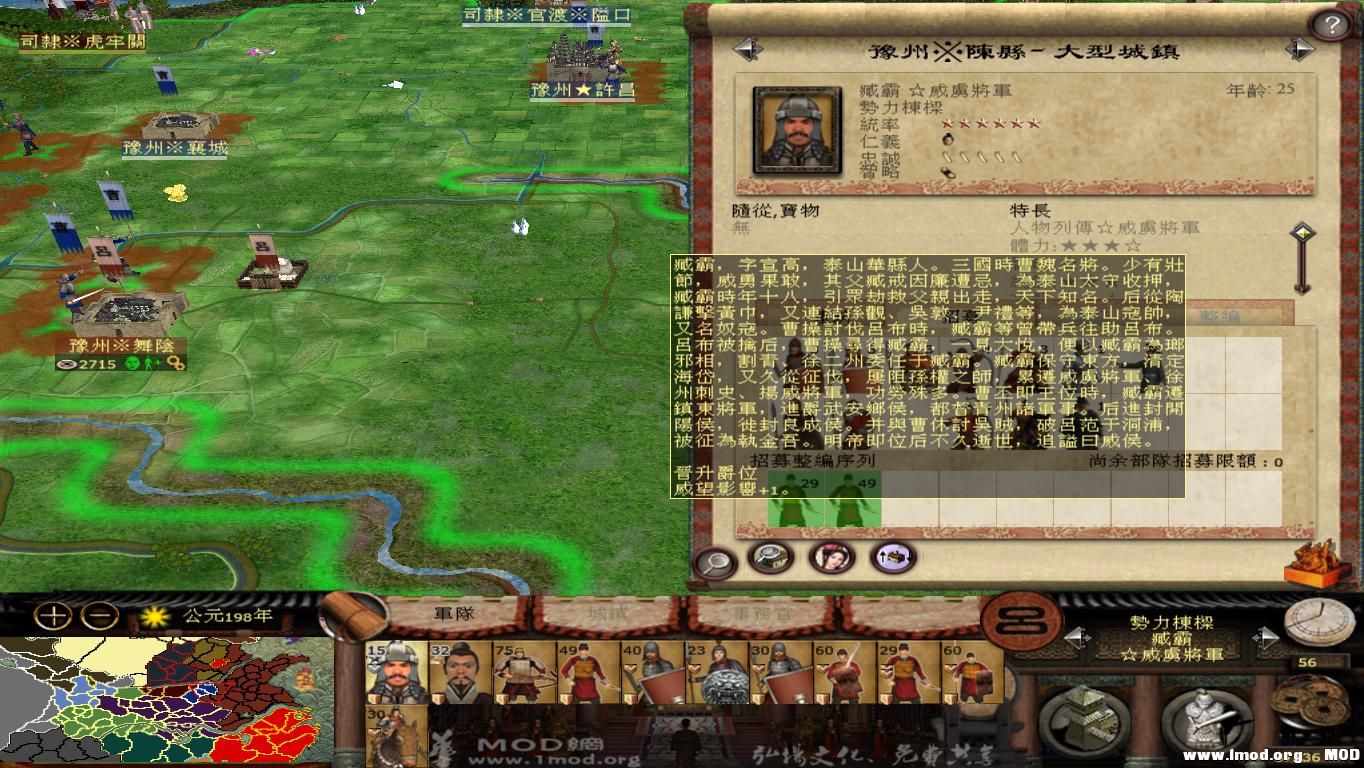Open the construction building icon near bottom right

tap(1083, 720)
